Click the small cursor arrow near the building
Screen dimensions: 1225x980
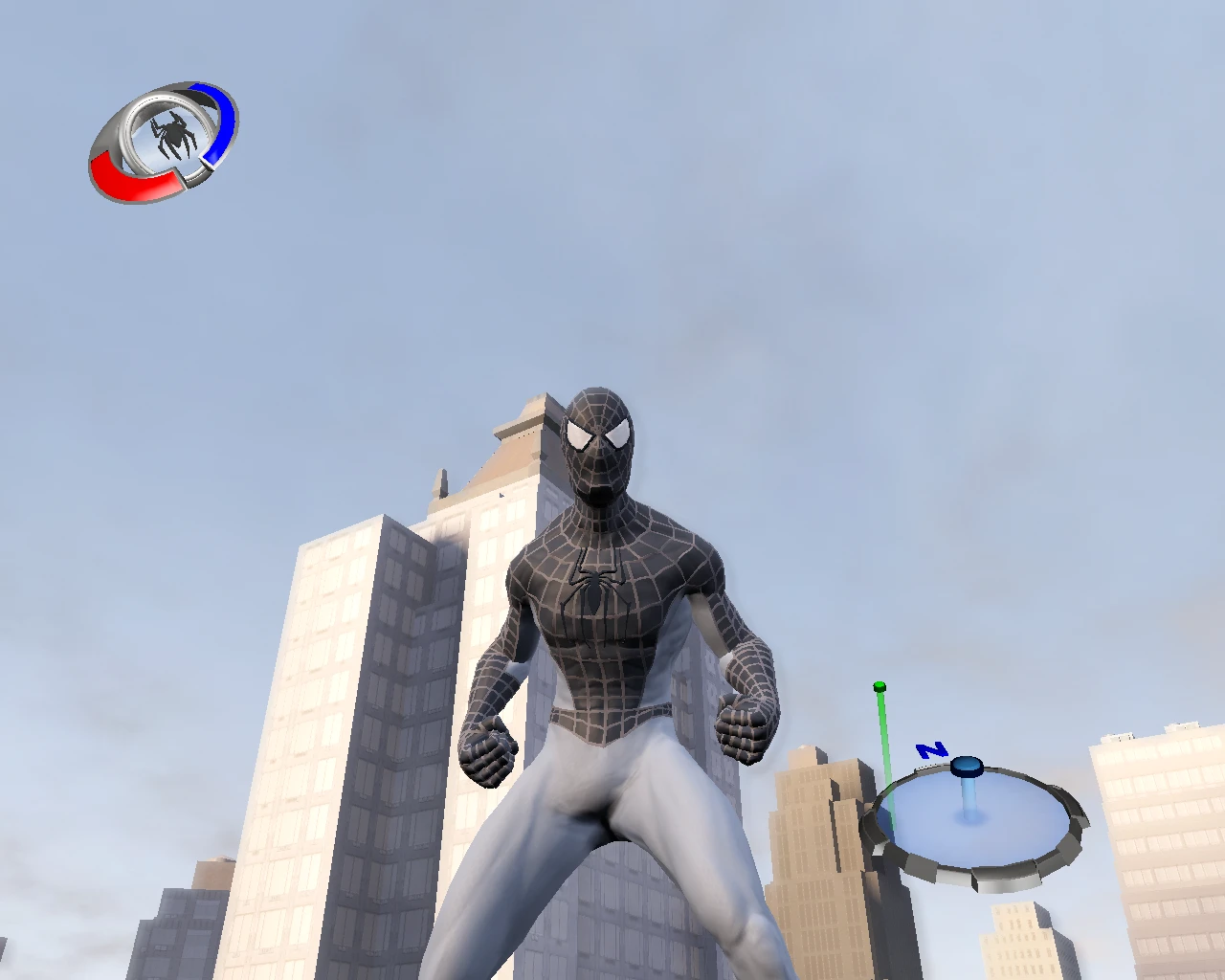501,493
